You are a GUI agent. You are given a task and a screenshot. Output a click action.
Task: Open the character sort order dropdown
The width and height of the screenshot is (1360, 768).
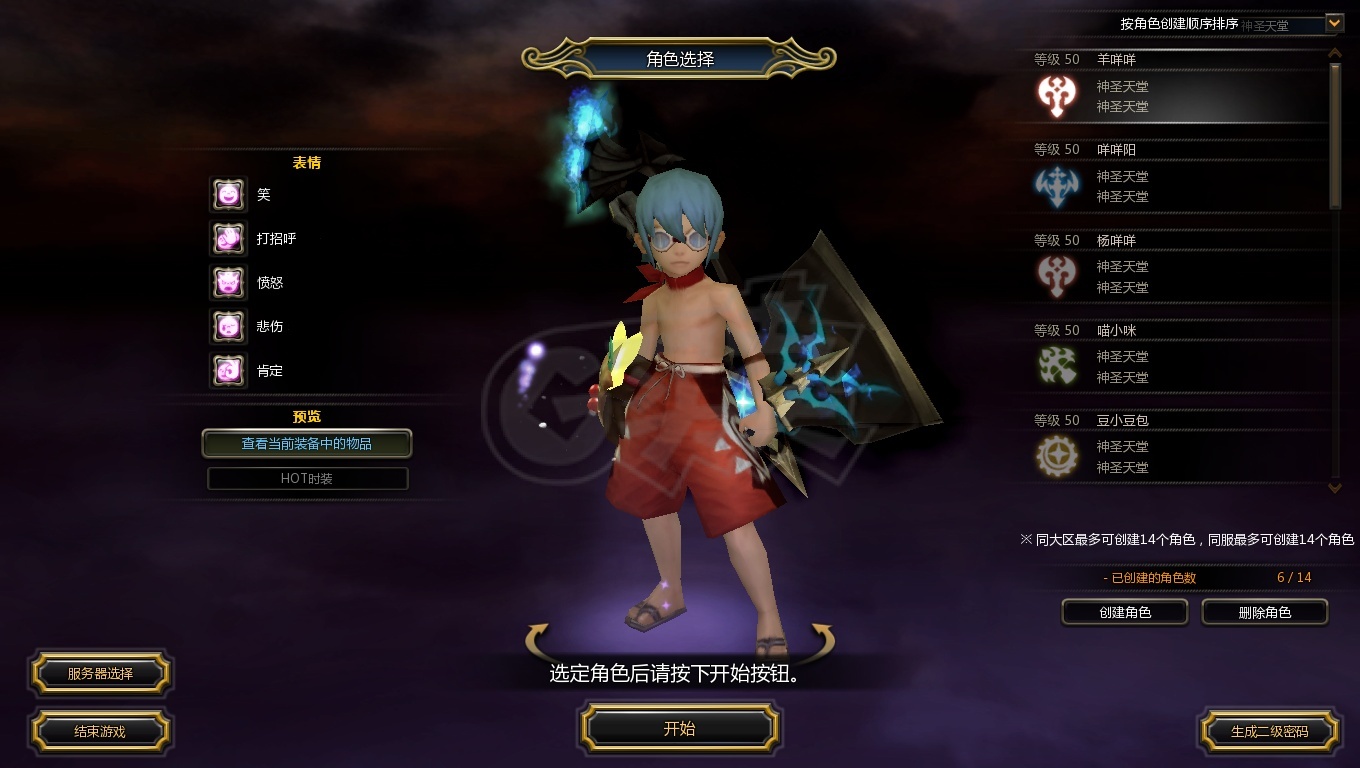click(1334, 23)
